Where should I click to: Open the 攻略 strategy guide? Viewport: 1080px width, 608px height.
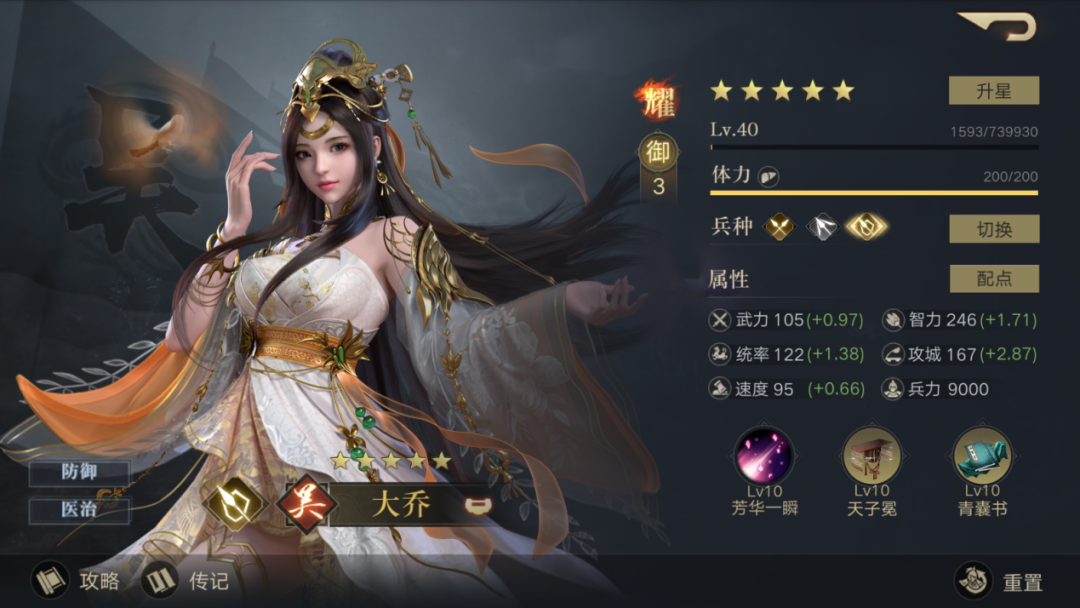[76, 580]
